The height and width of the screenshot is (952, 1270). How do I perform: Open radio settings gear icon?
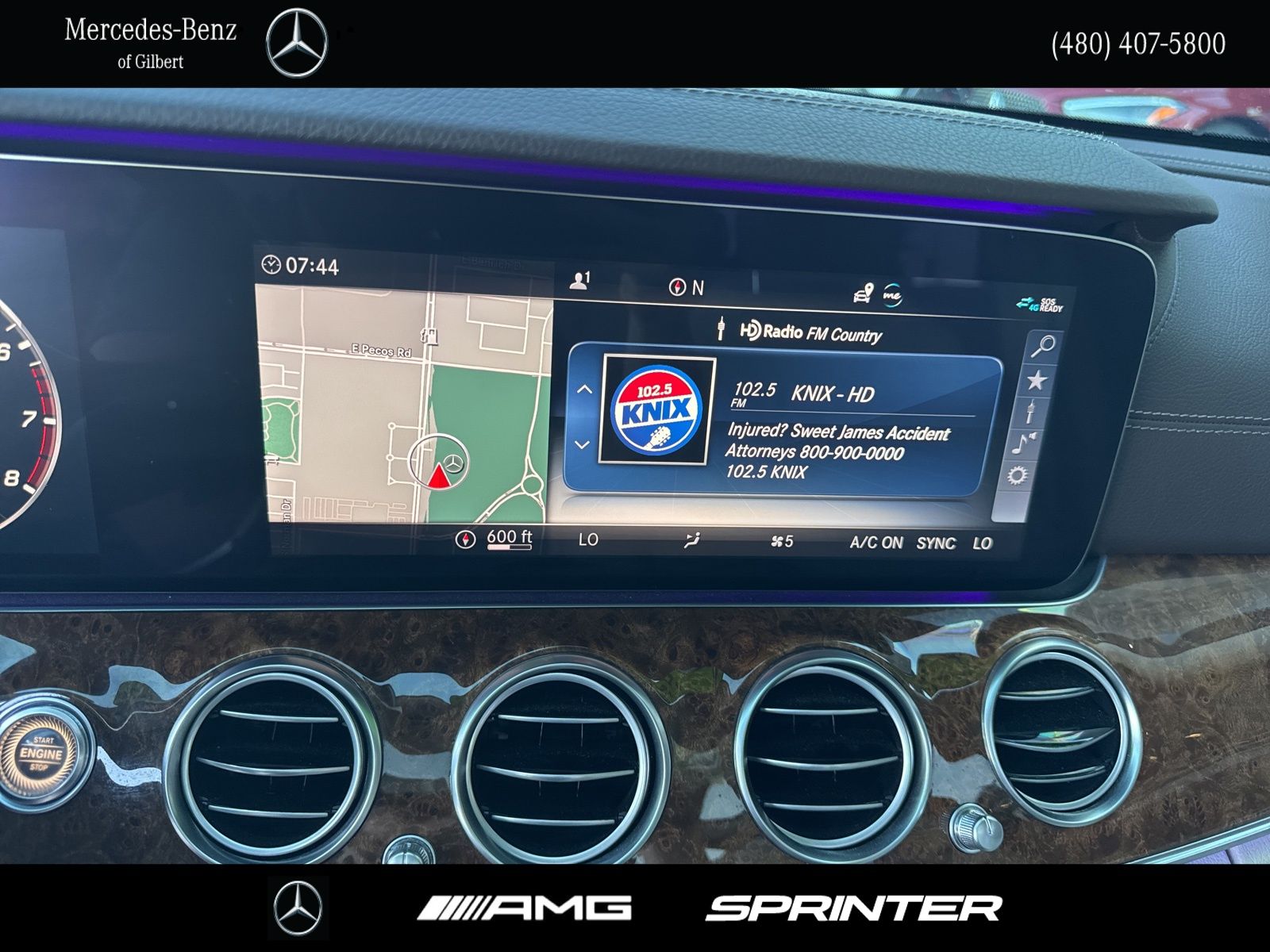pyautogui.click(x=1018, y=476)
